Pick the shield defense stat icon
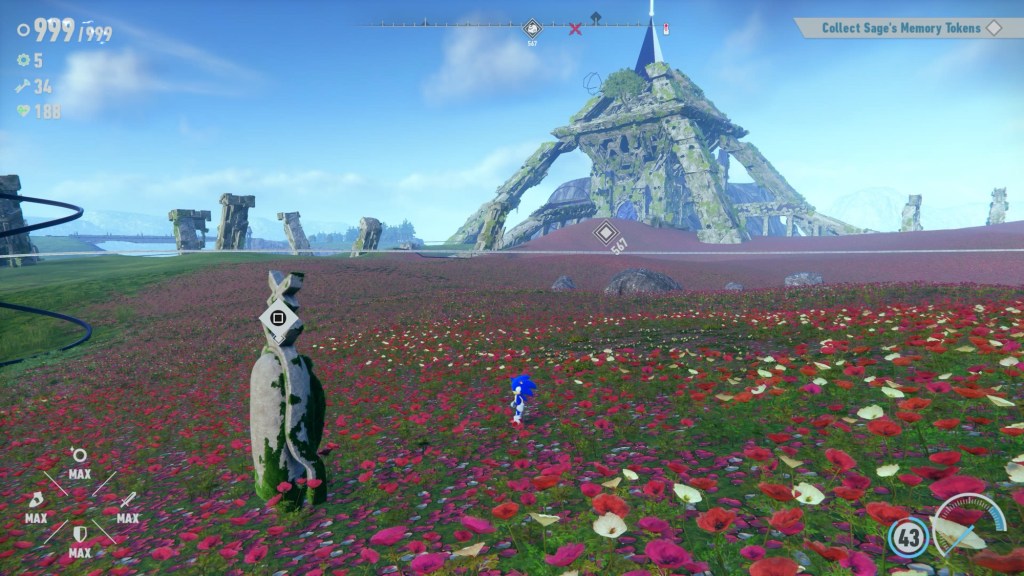The width and height of the screenshot is (1024, 576). tap(80, 534)
